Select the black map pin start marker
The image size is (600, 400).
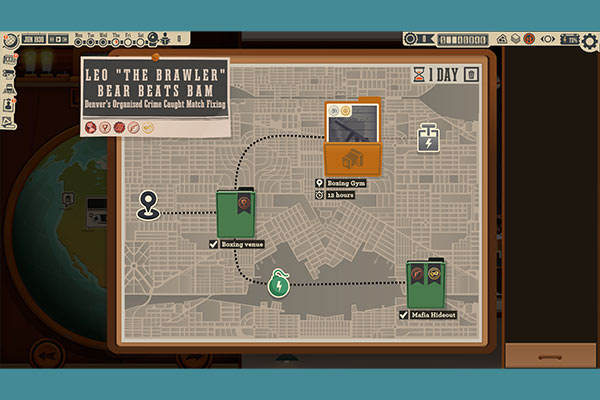(149, 205)
